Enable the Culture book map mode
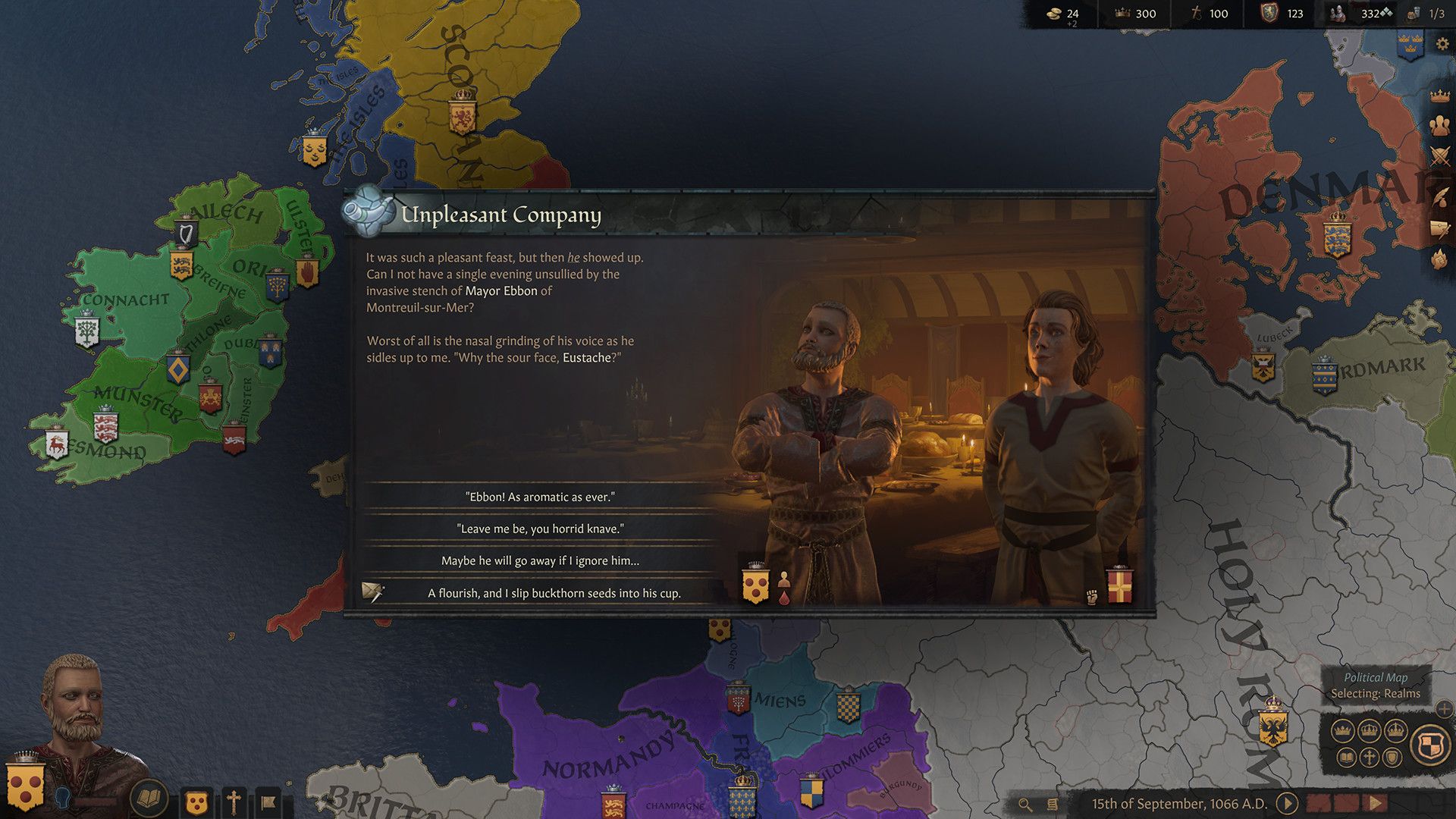This screenshot has width=1456, height=819. click(x=1348, y=758)
